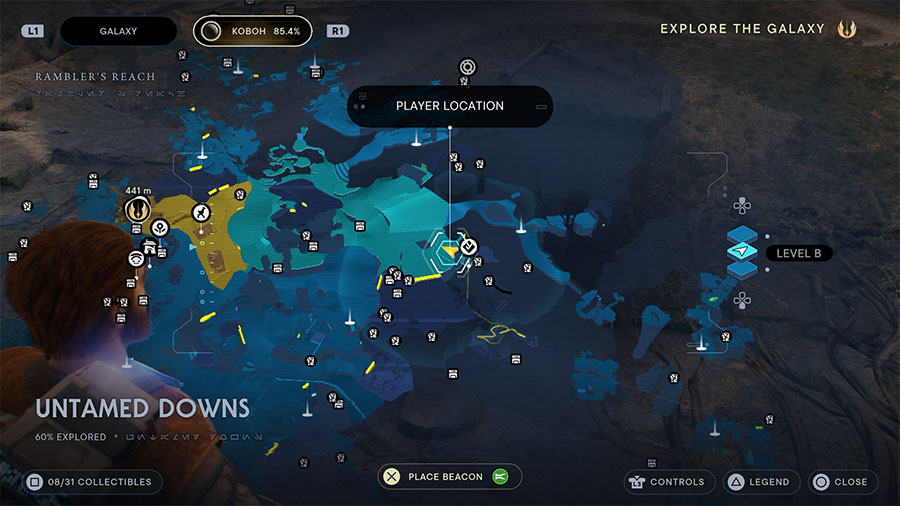Screen dimensions: 900x506
Task: Click the Player Location tooltip label
Action: click(x=450, y=106)
